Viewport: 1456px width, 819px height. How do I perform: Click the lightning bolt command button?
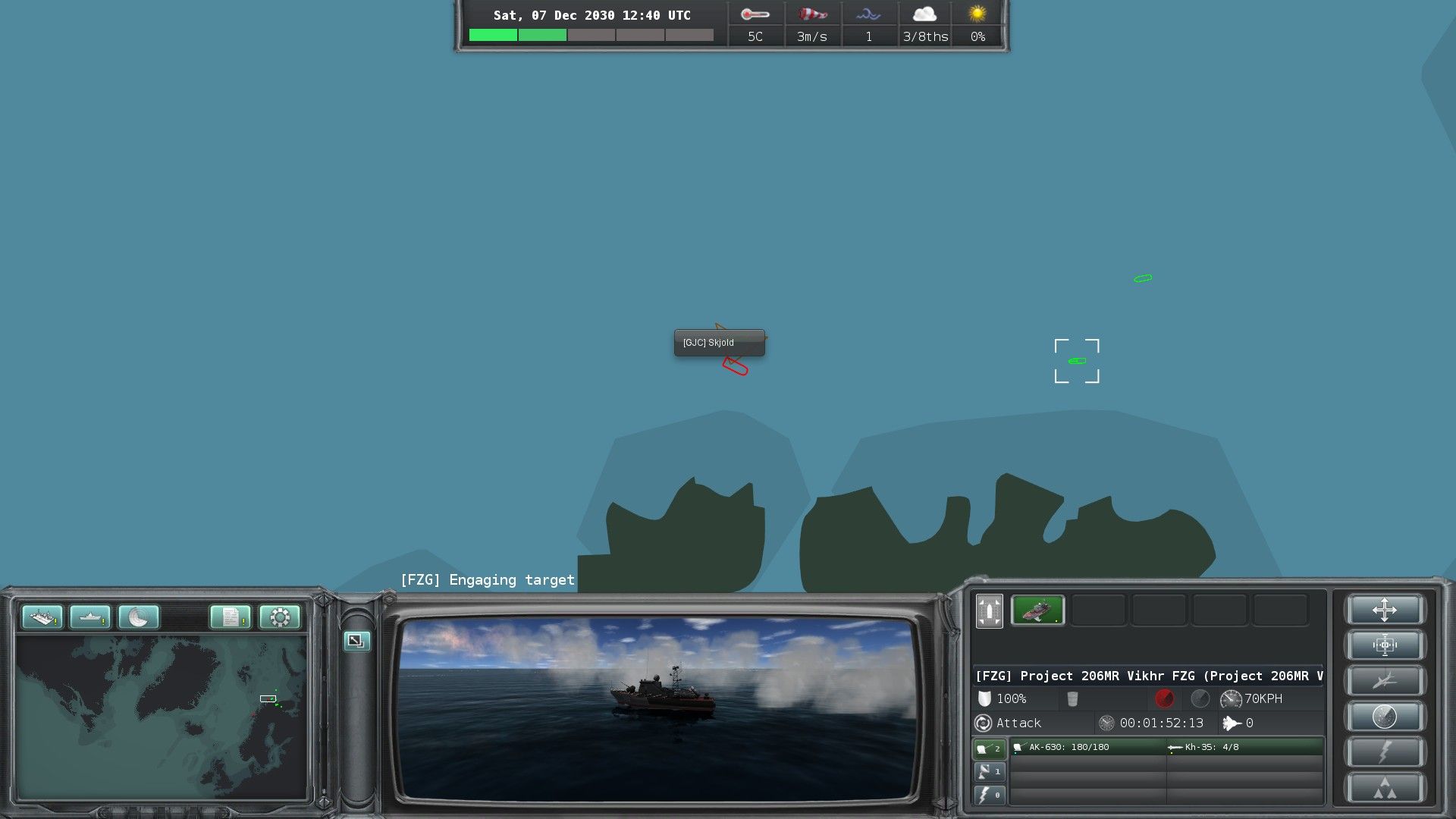tap(1384, 752)
